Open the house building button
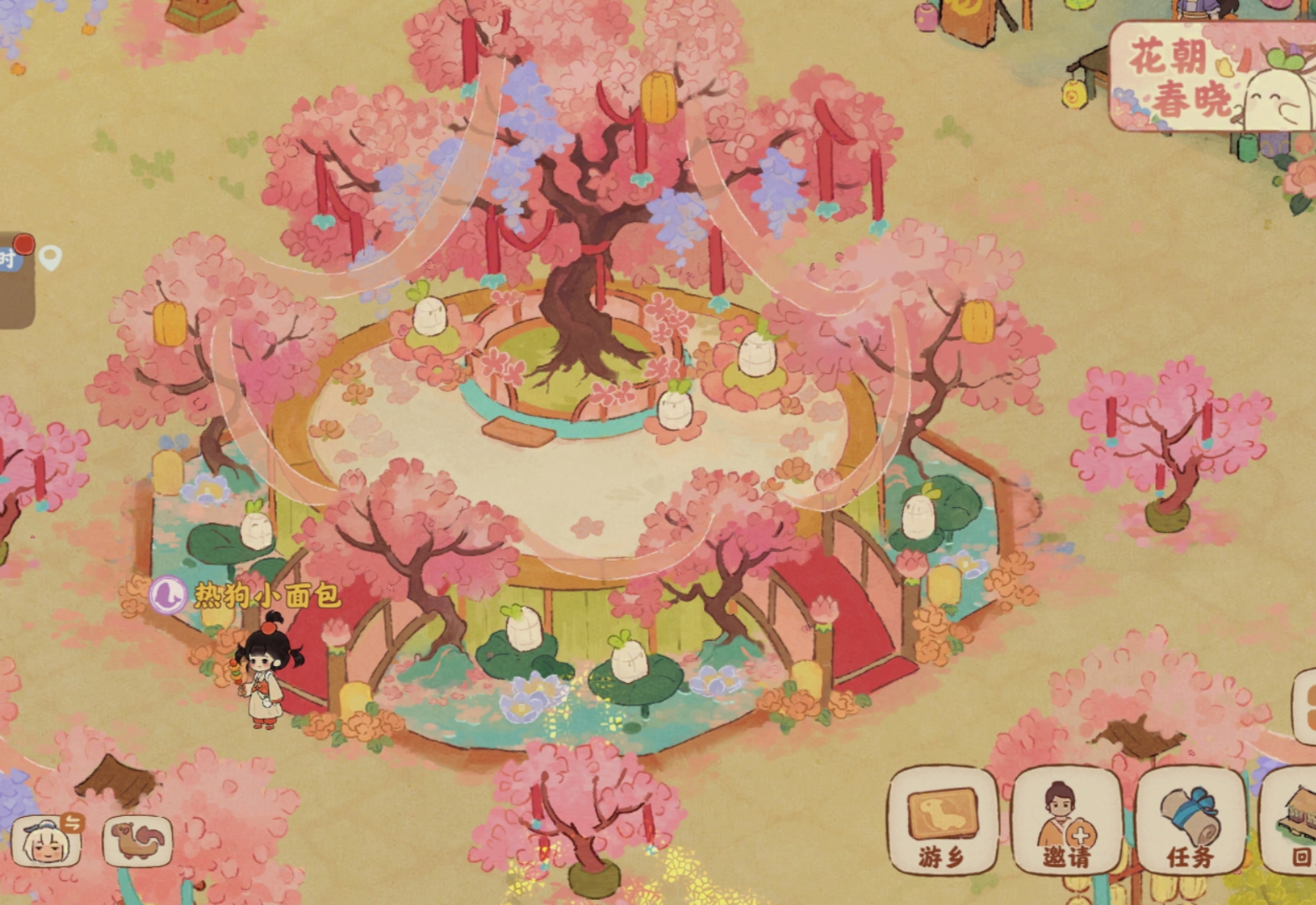 (x=1294, y=821)
